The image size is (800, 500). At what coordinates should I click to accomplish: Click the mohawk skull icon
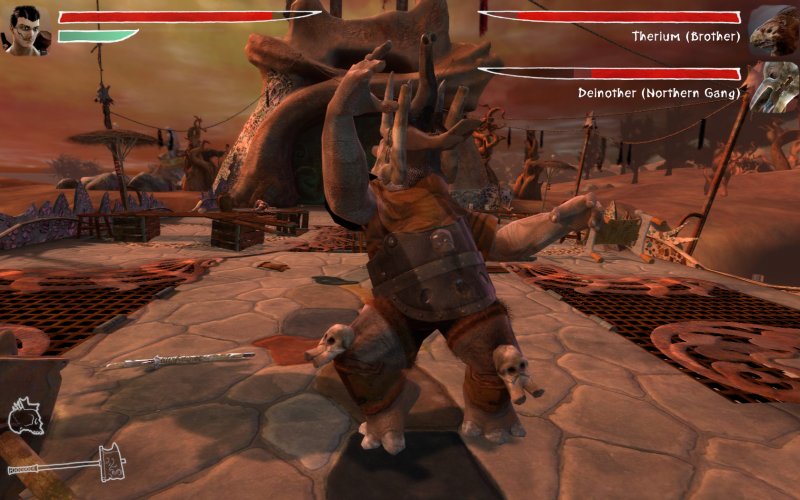coord(27,416)
